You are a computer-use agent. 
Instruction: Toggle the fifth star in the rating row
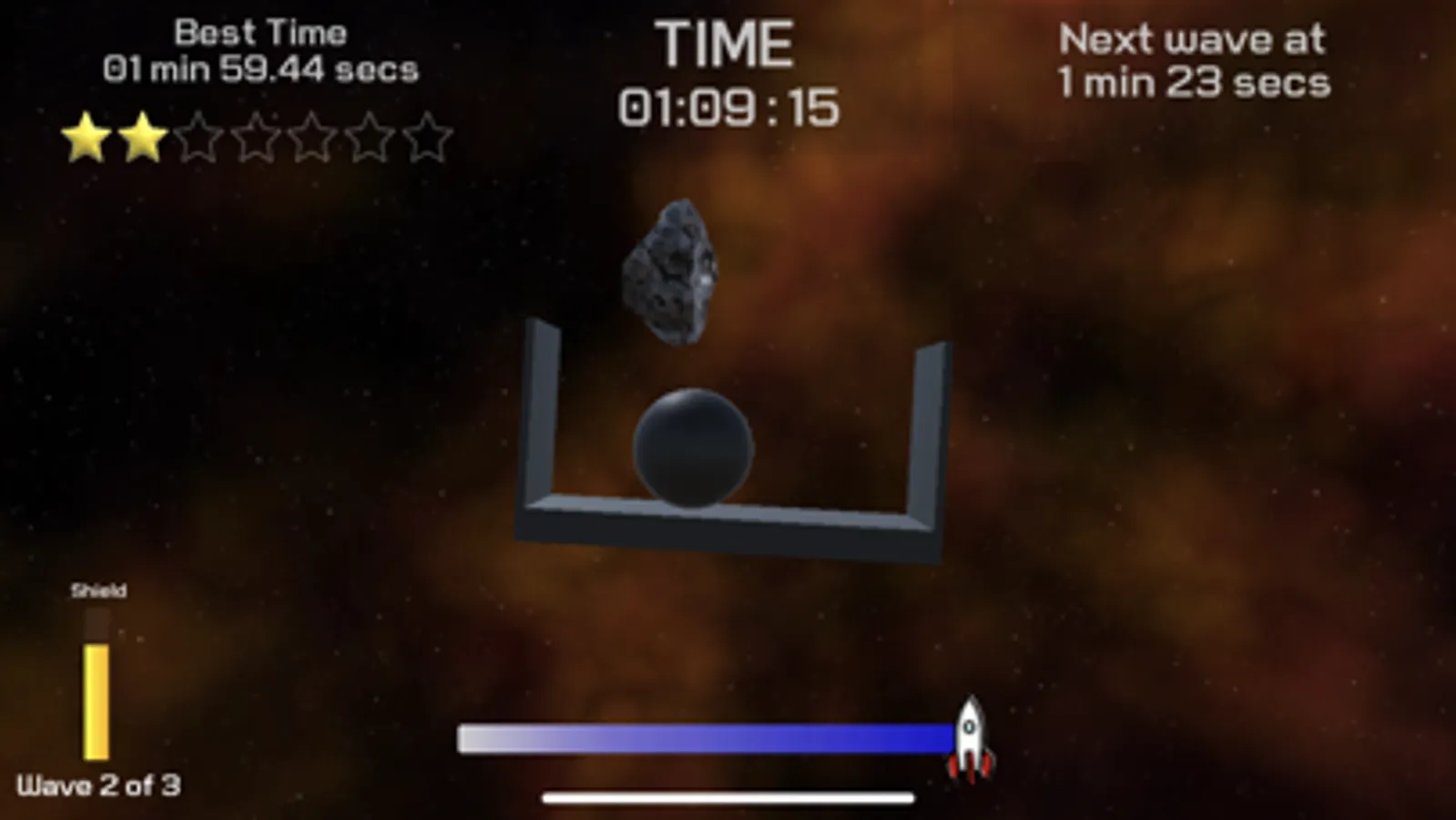pyautogui.click(x=312, y=138)
